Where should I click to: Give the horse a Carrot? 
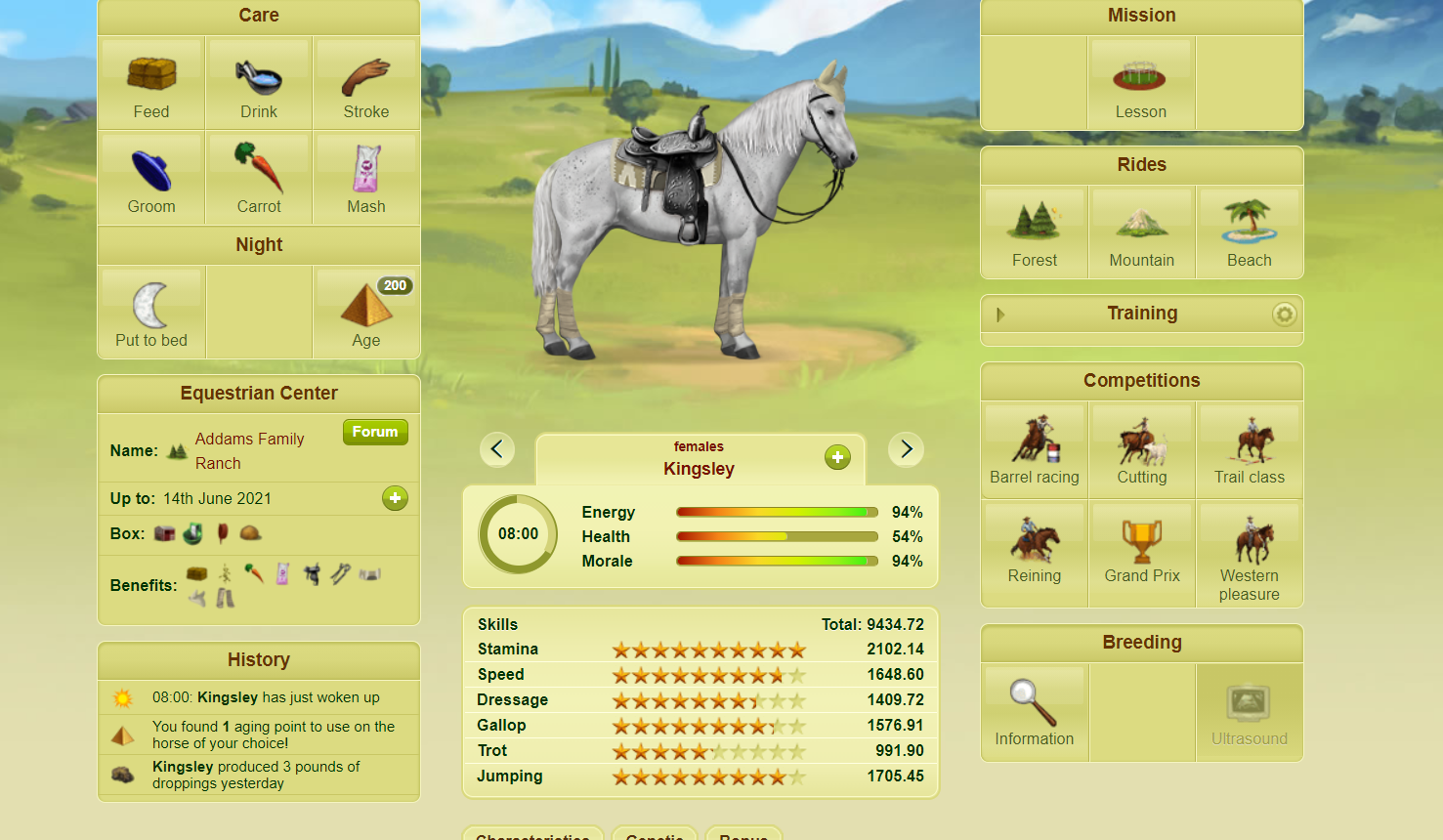point(259,179)
